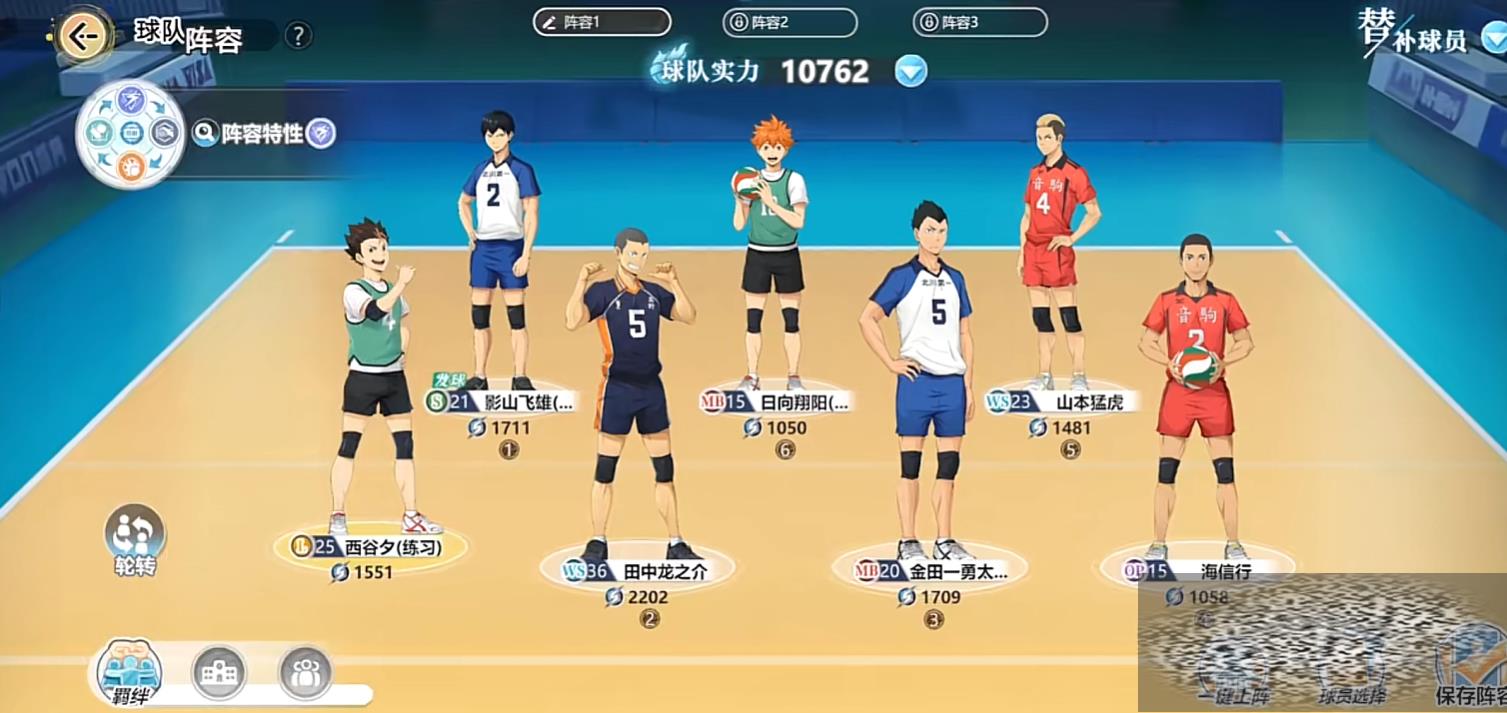Go back using the arrow button
1507x713 pixels.
click(83, 37)
